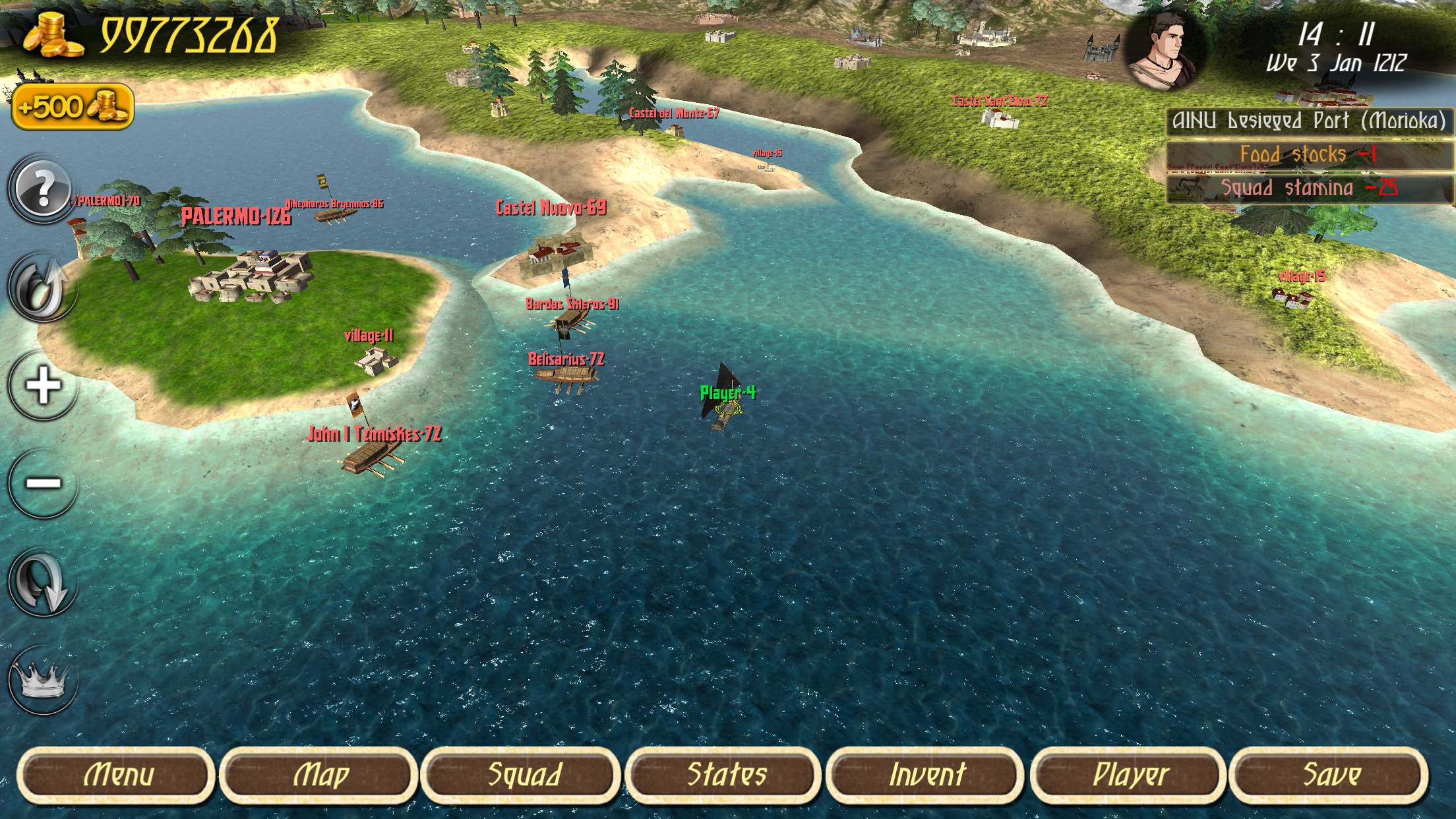Open the question mark help icon
The height and width of the screenshot is (819, 1456).
pos(43,190)
